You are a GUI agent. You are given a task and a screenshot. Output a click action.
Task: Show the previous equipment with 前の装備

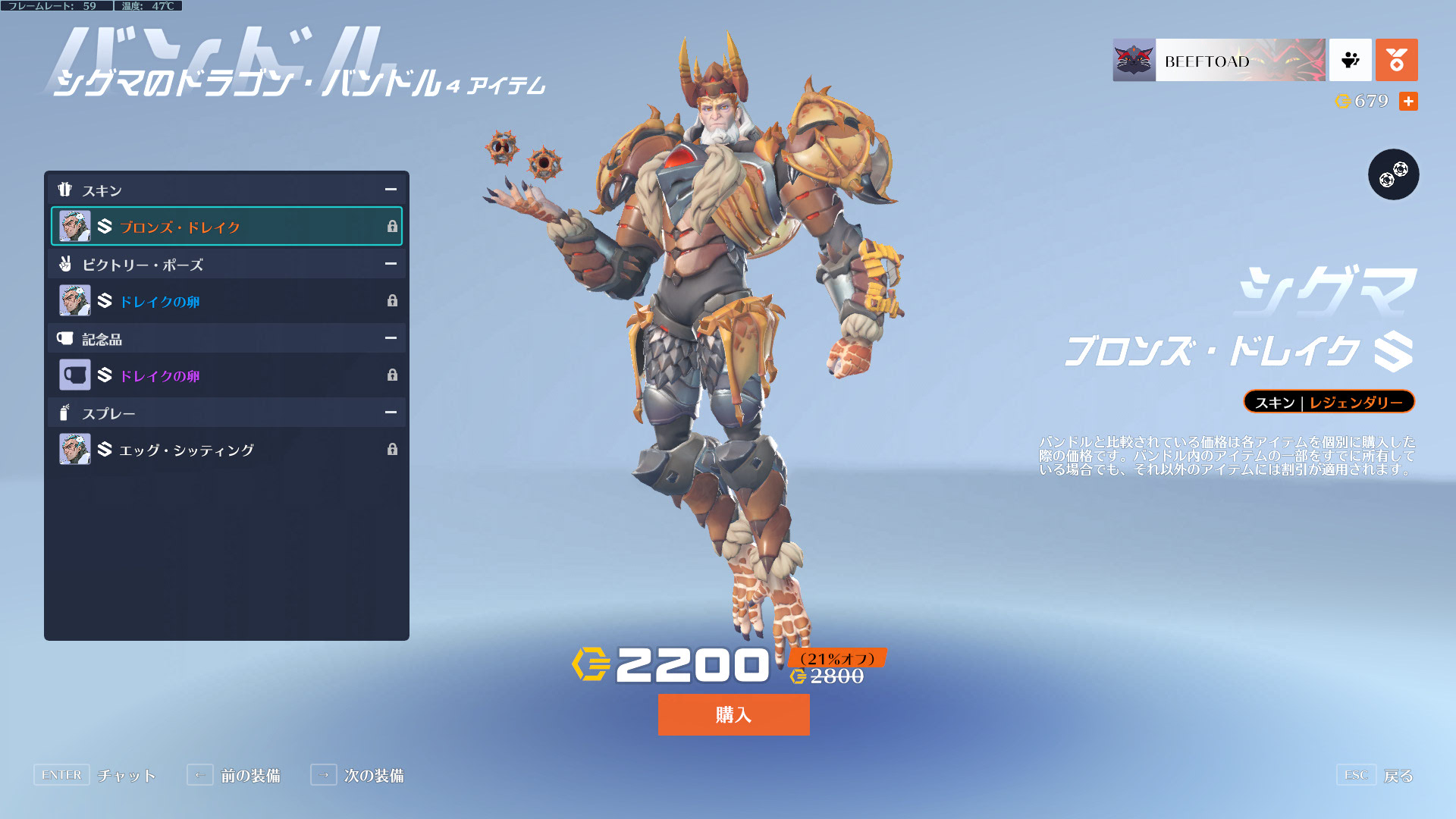[x=249, y=776]
